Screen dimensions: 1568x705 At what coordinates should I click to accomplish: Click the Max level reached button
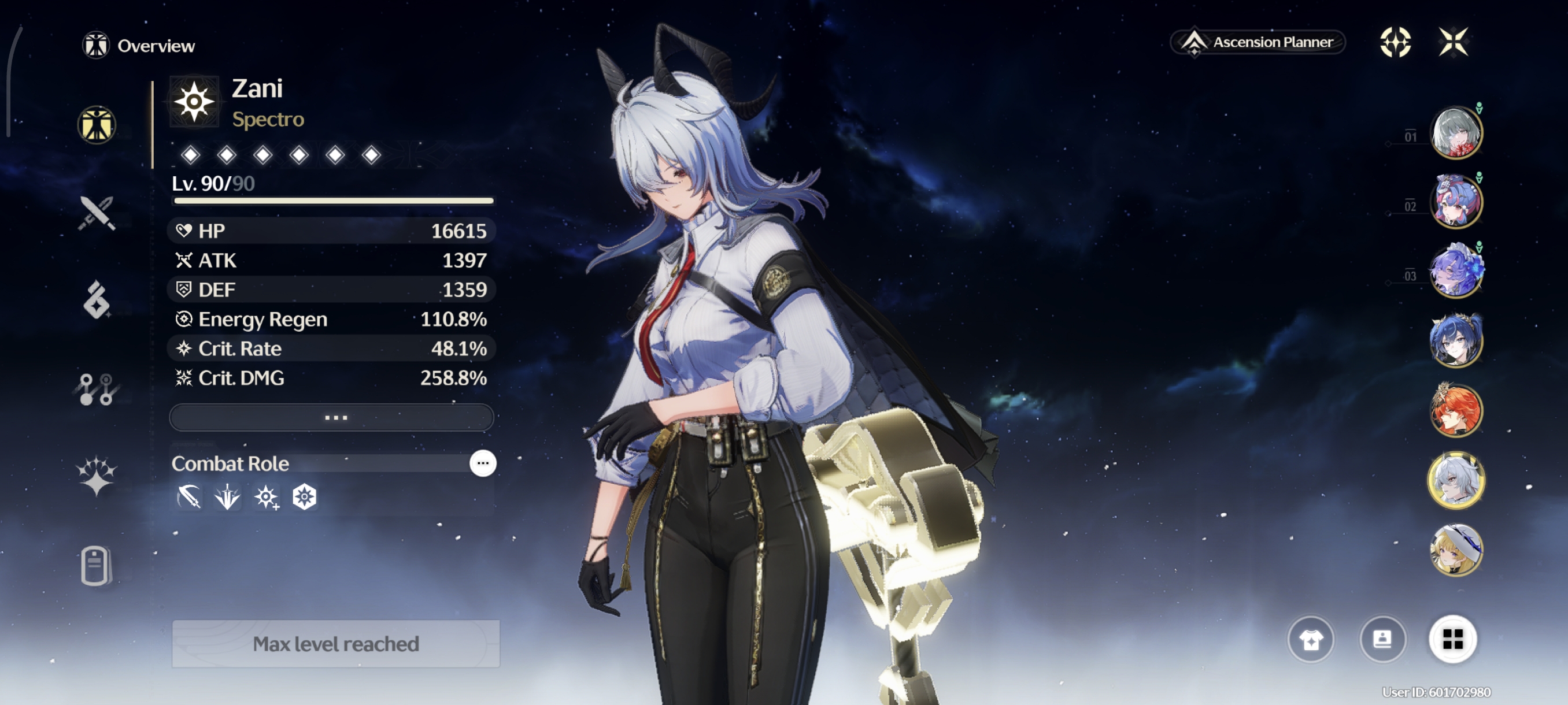[x=336, y=644]
